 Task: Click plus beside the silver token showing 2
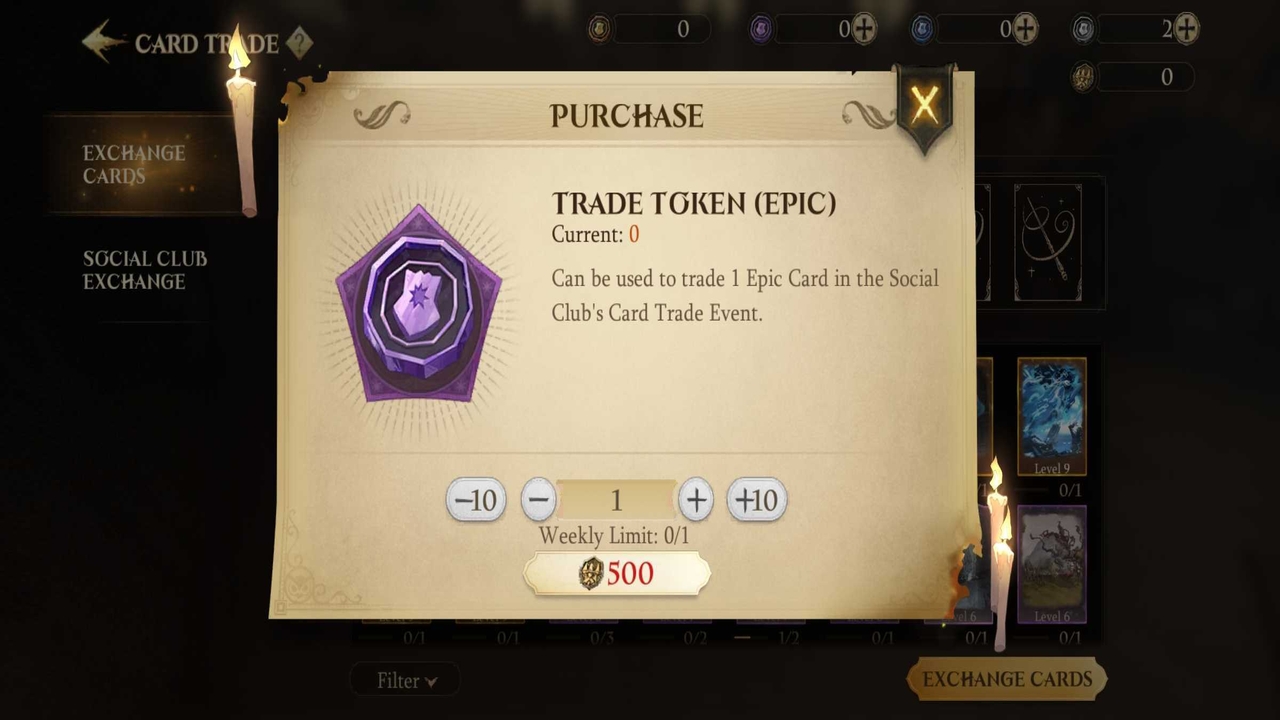coord(1185,29)
